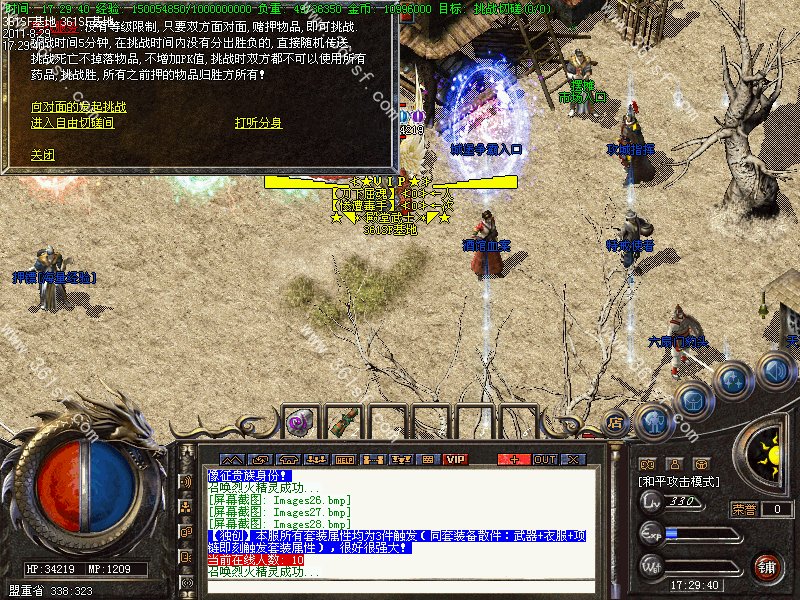Click the VIP button above chat
This screenshot has width=800, height=600.
point(456,459)
